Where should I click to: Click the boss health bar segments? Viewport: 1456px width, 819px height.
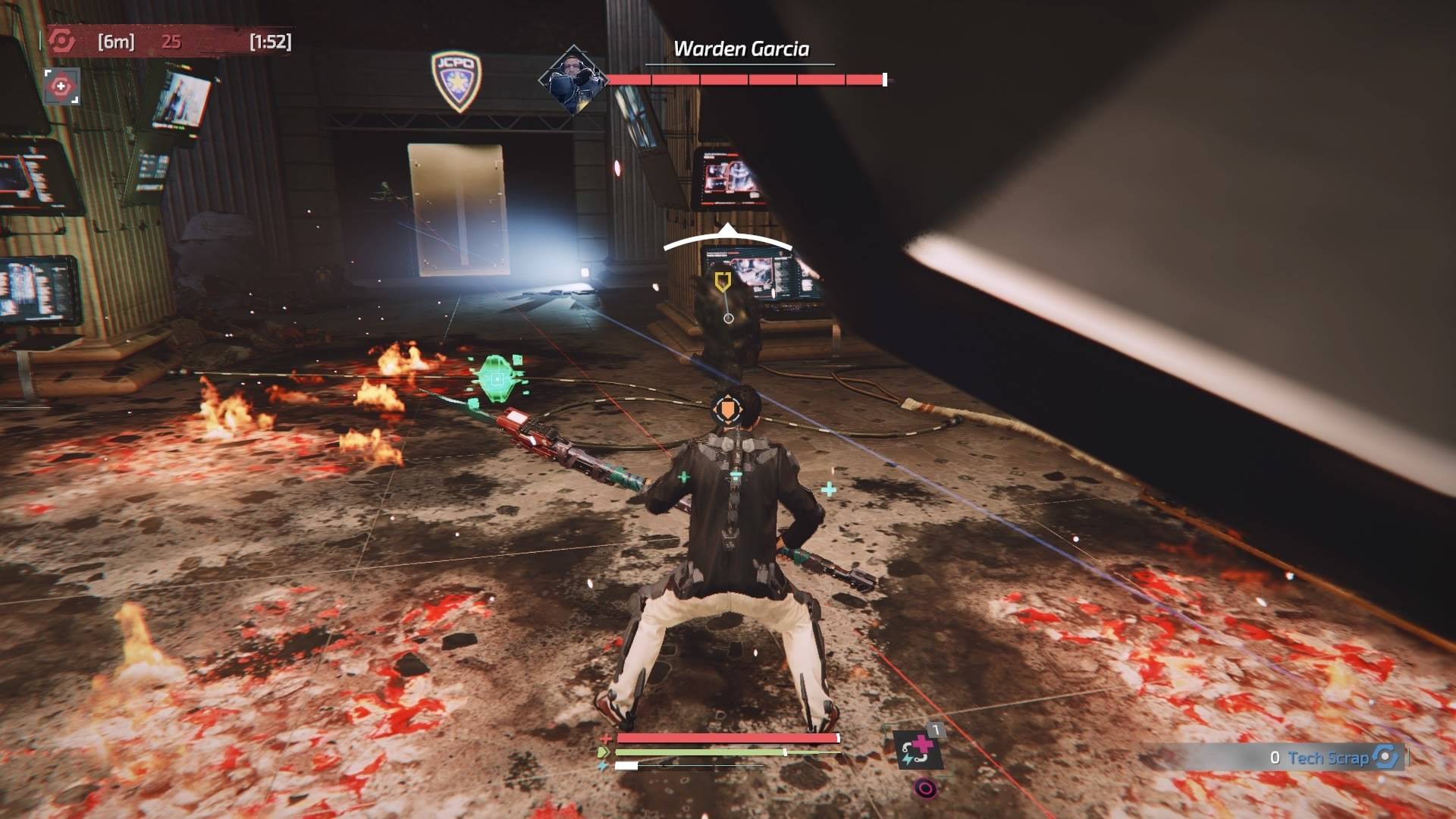[747, 77]
